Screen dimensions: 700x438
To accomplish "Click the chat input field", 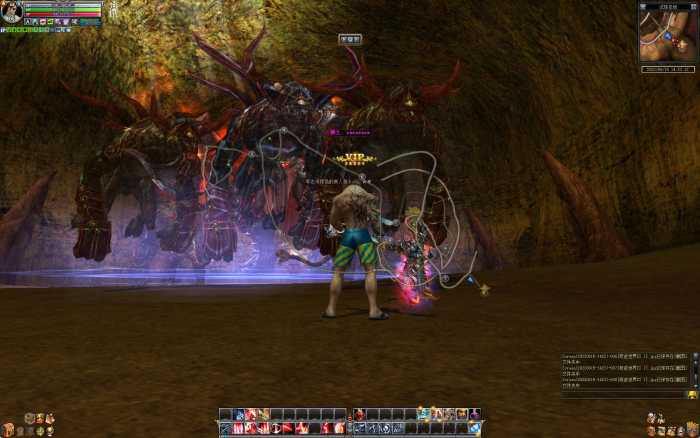I will (x=620, y=395).
